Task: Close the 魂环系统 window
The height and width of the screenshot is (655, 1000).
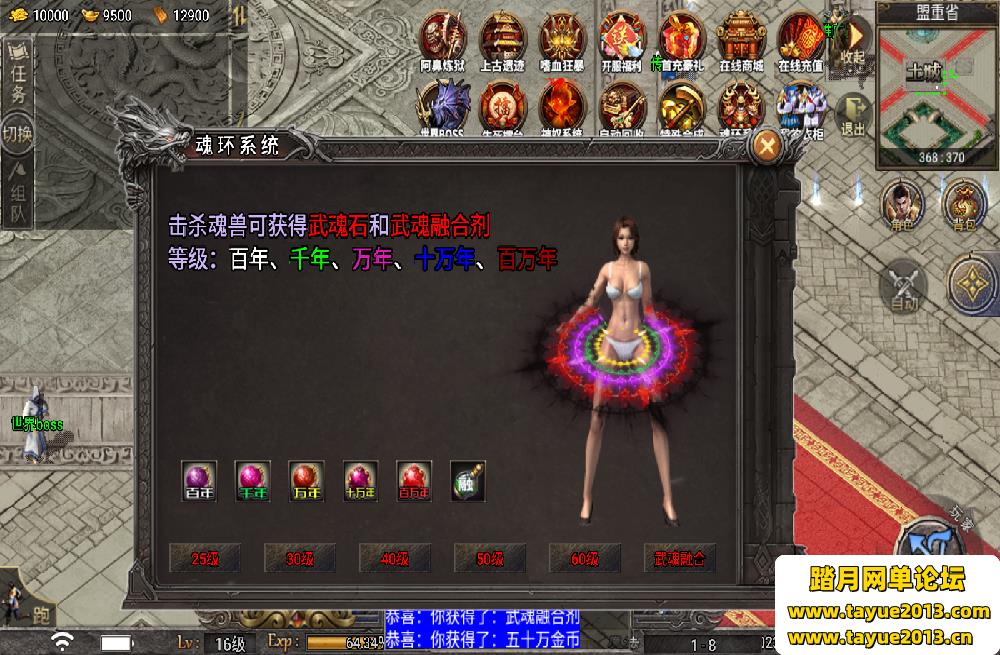Action: pos(767,147)
